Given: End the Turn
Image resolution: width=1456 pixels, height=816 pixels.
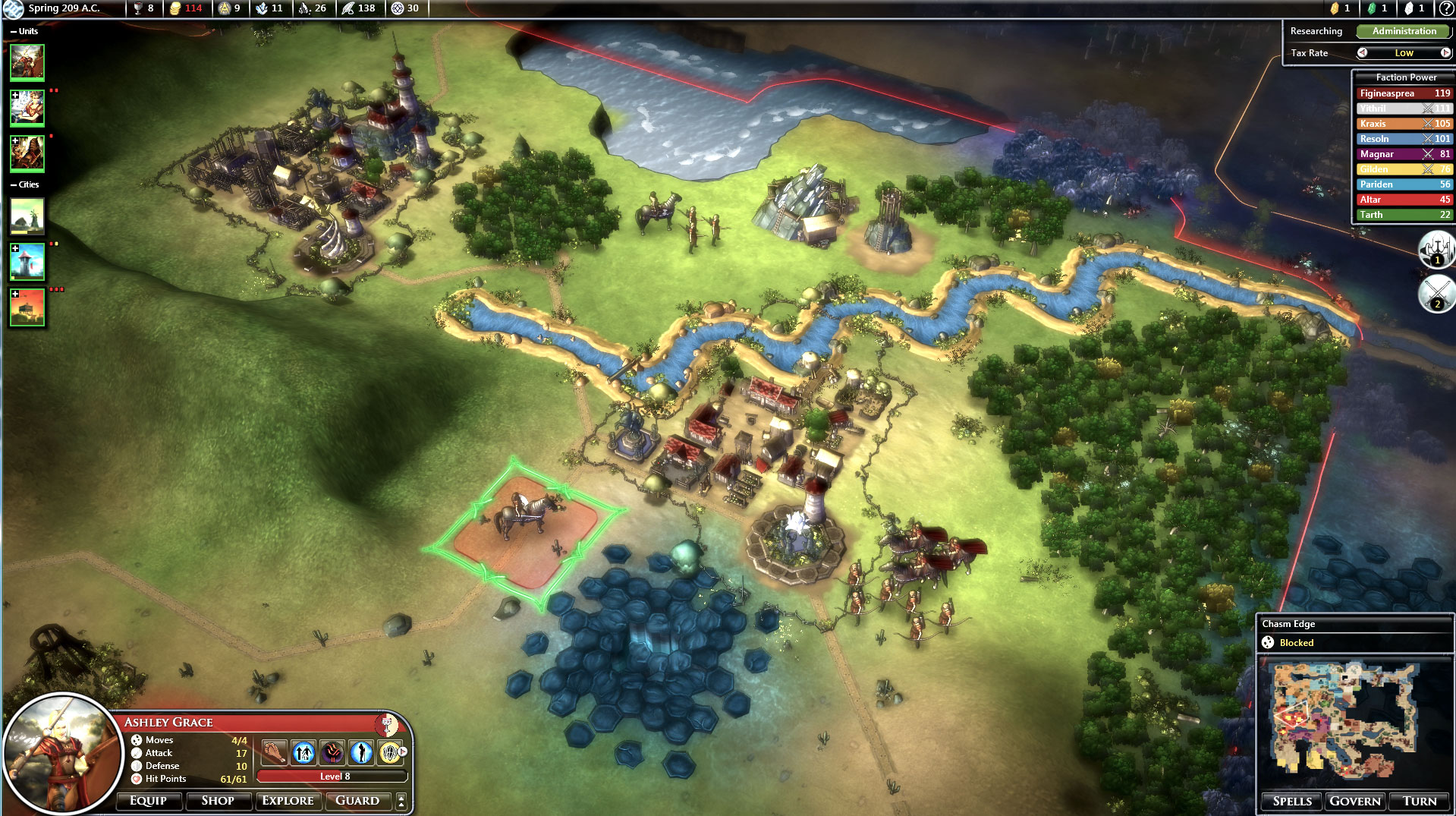Looking at the screenshot, I should (1420, 802).
